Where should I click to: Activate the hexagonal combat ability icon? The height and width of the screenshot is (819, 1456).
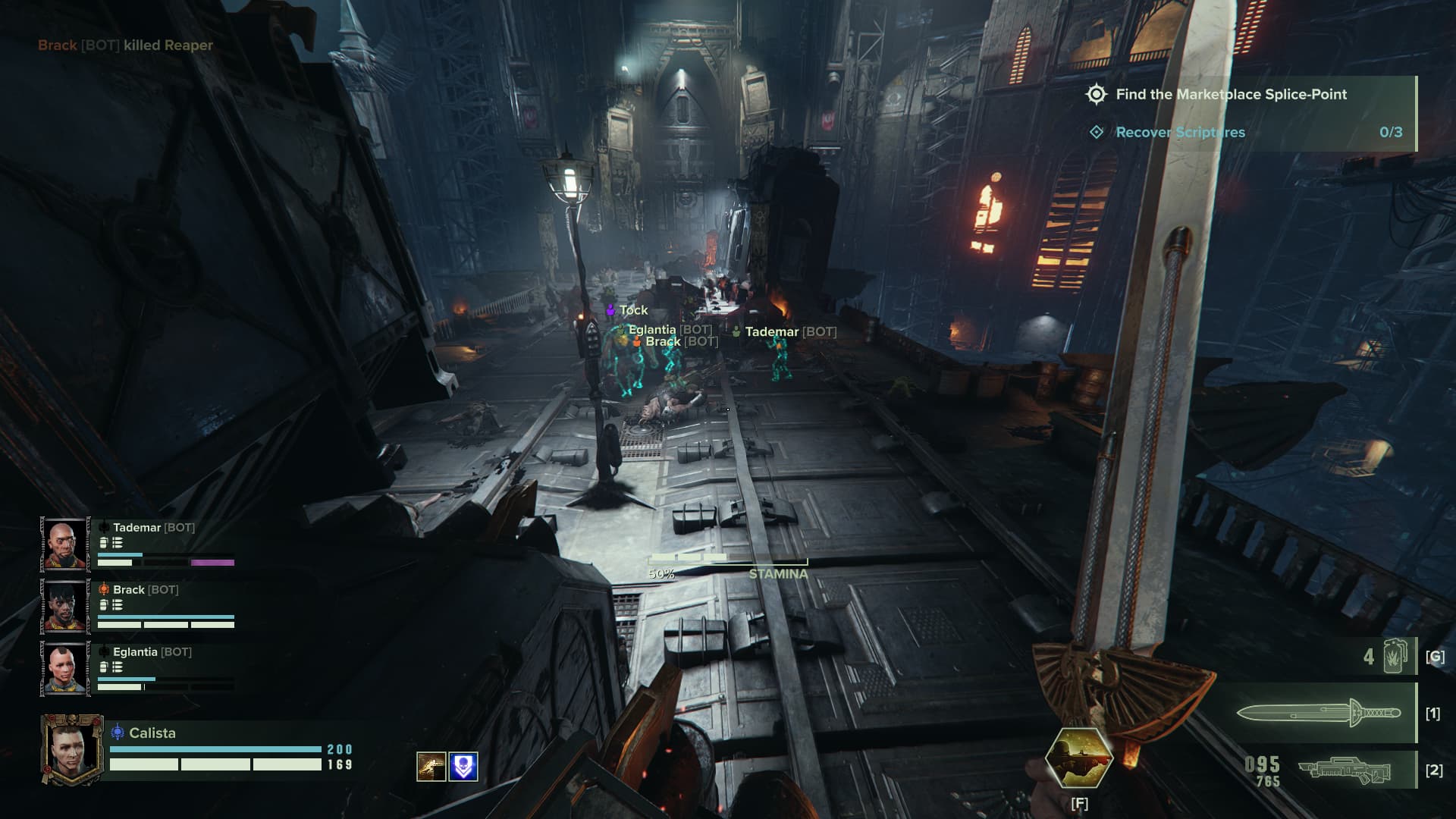[1078, 757]
